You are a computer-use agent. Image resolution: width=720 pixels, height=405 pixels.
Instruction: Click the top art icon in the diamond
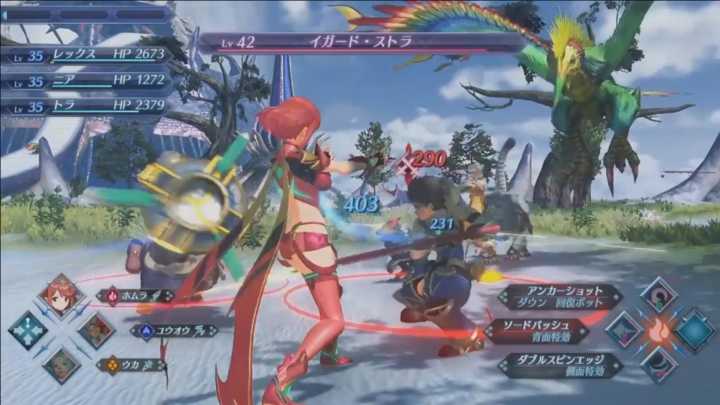coord(659,295)
